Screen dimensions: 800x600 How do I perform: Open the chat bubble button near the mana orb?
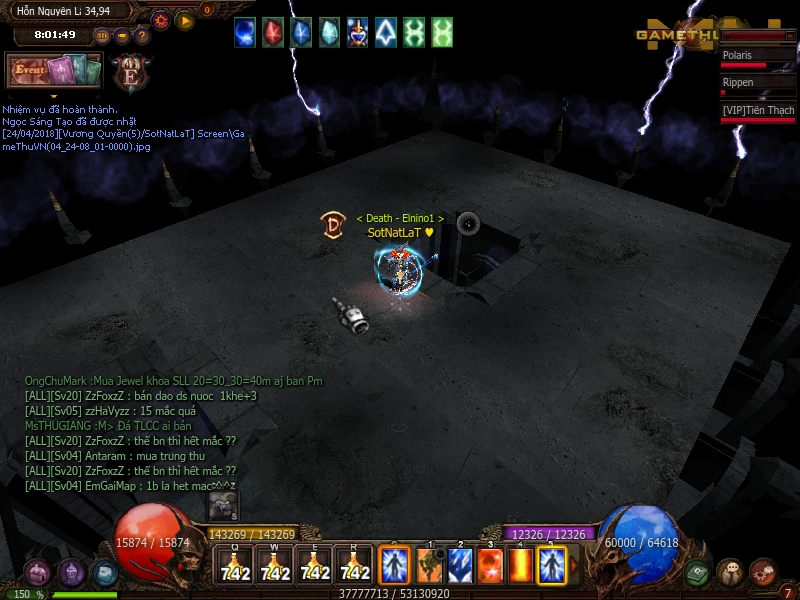click(x=730, y=572)
